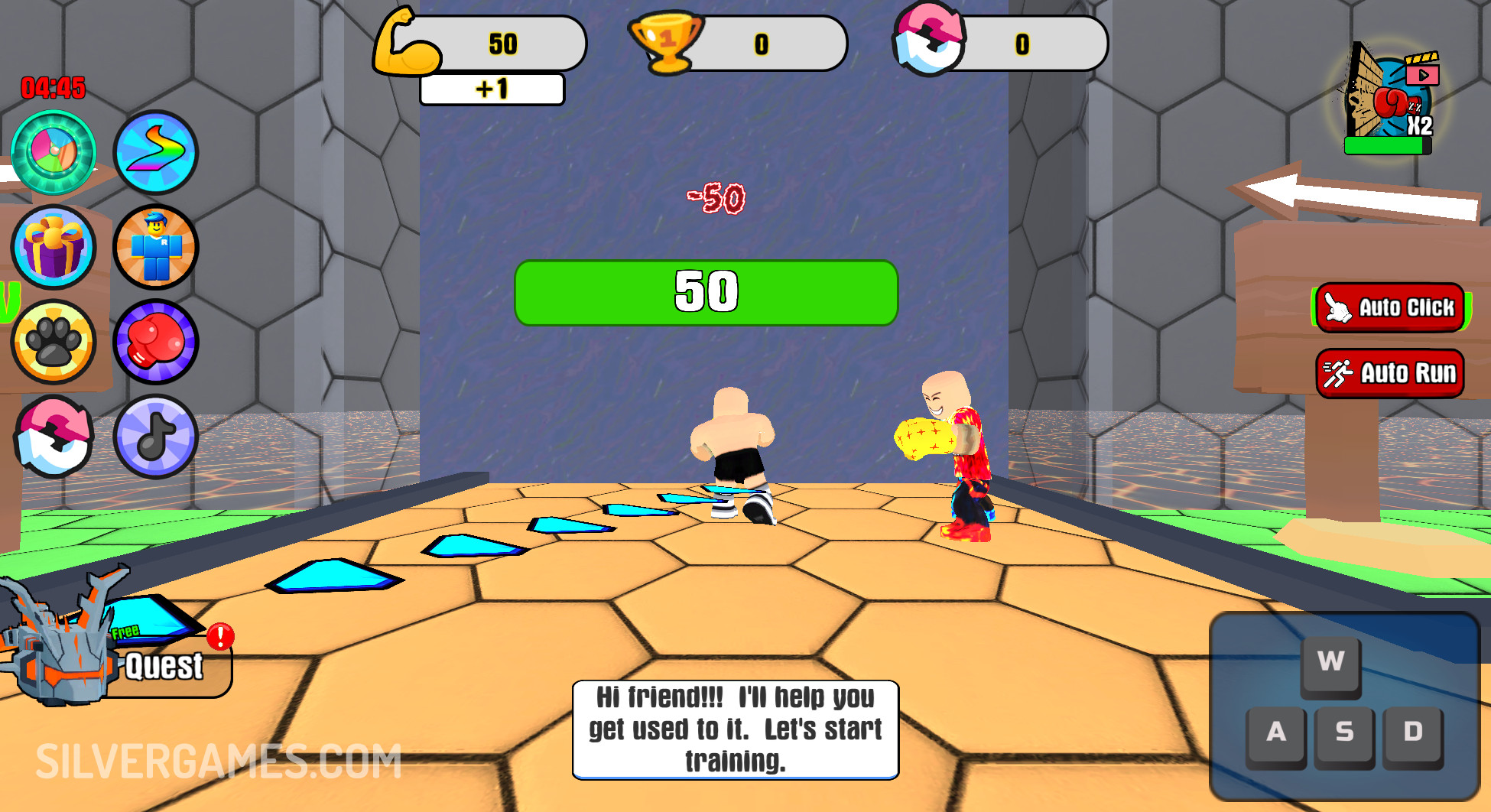Tap the on-screen A movement key
Image resolution: width=1491 pixels, height=812 pixels.
(x=1275, y=732)
